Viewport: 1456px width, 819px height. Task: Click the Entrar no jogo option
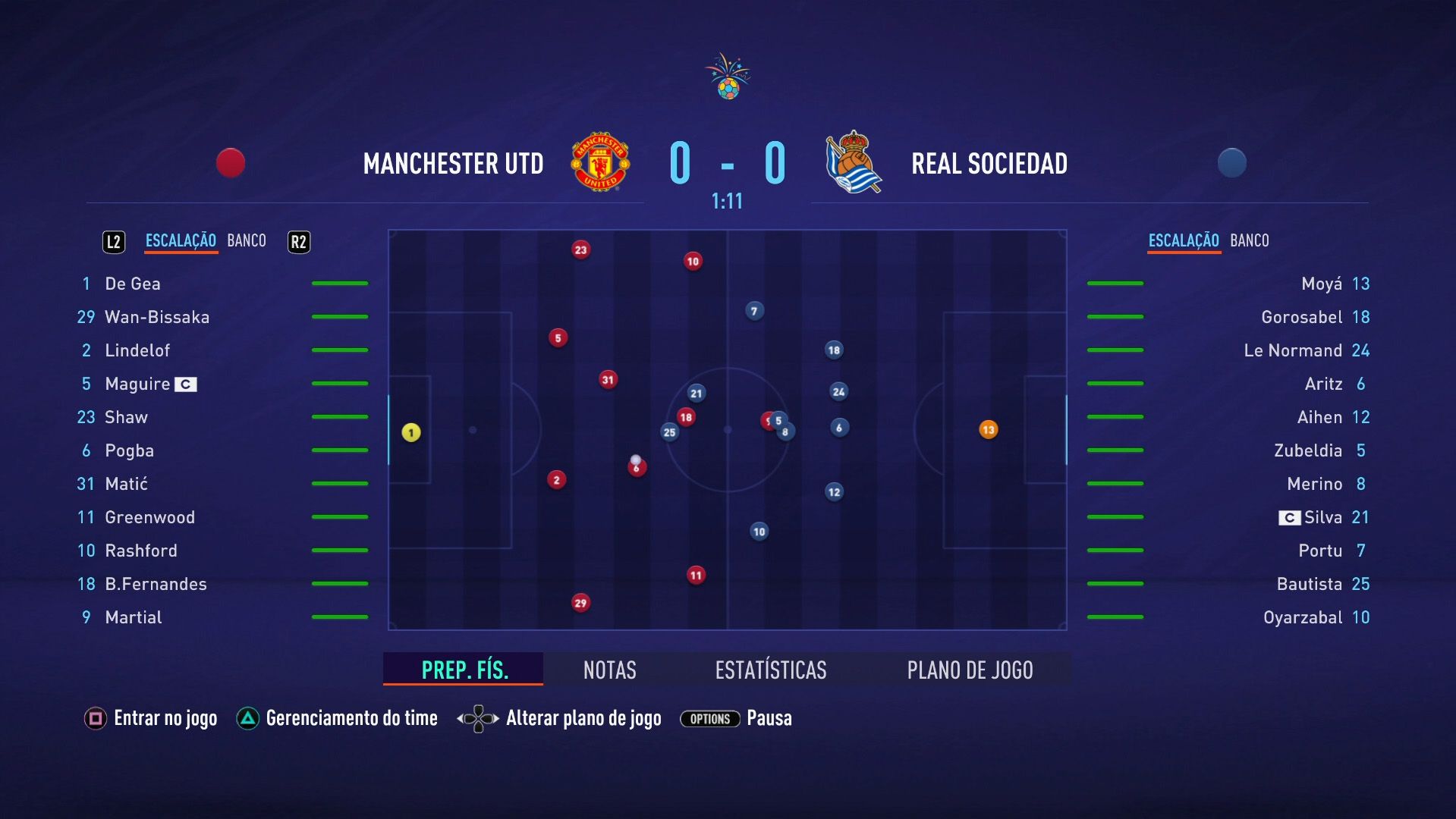pos(165,717)
